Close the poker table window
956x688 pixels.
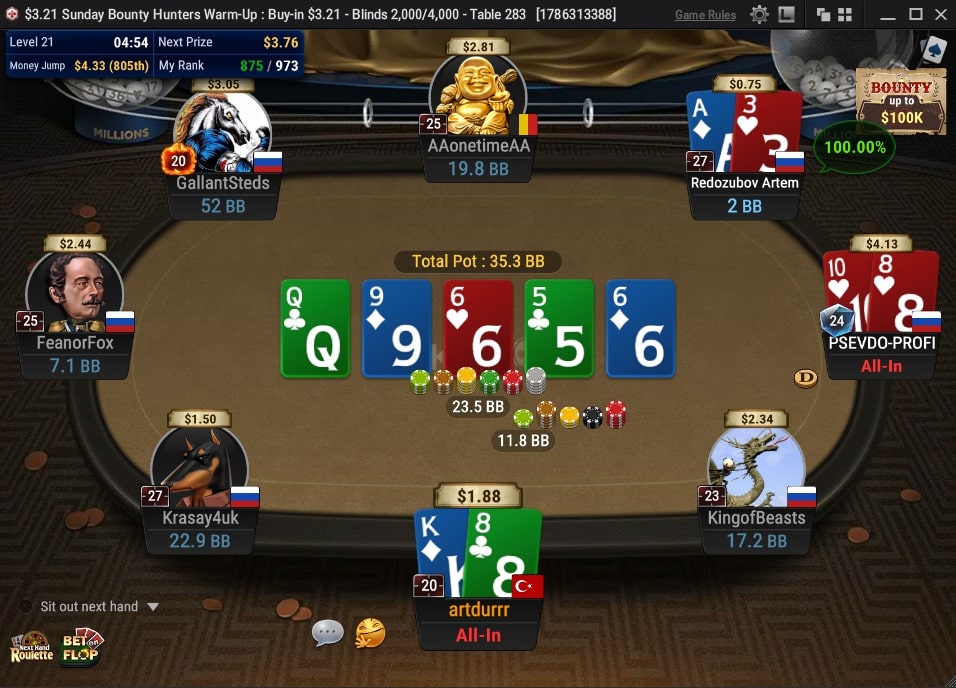(x=940, y=15)
